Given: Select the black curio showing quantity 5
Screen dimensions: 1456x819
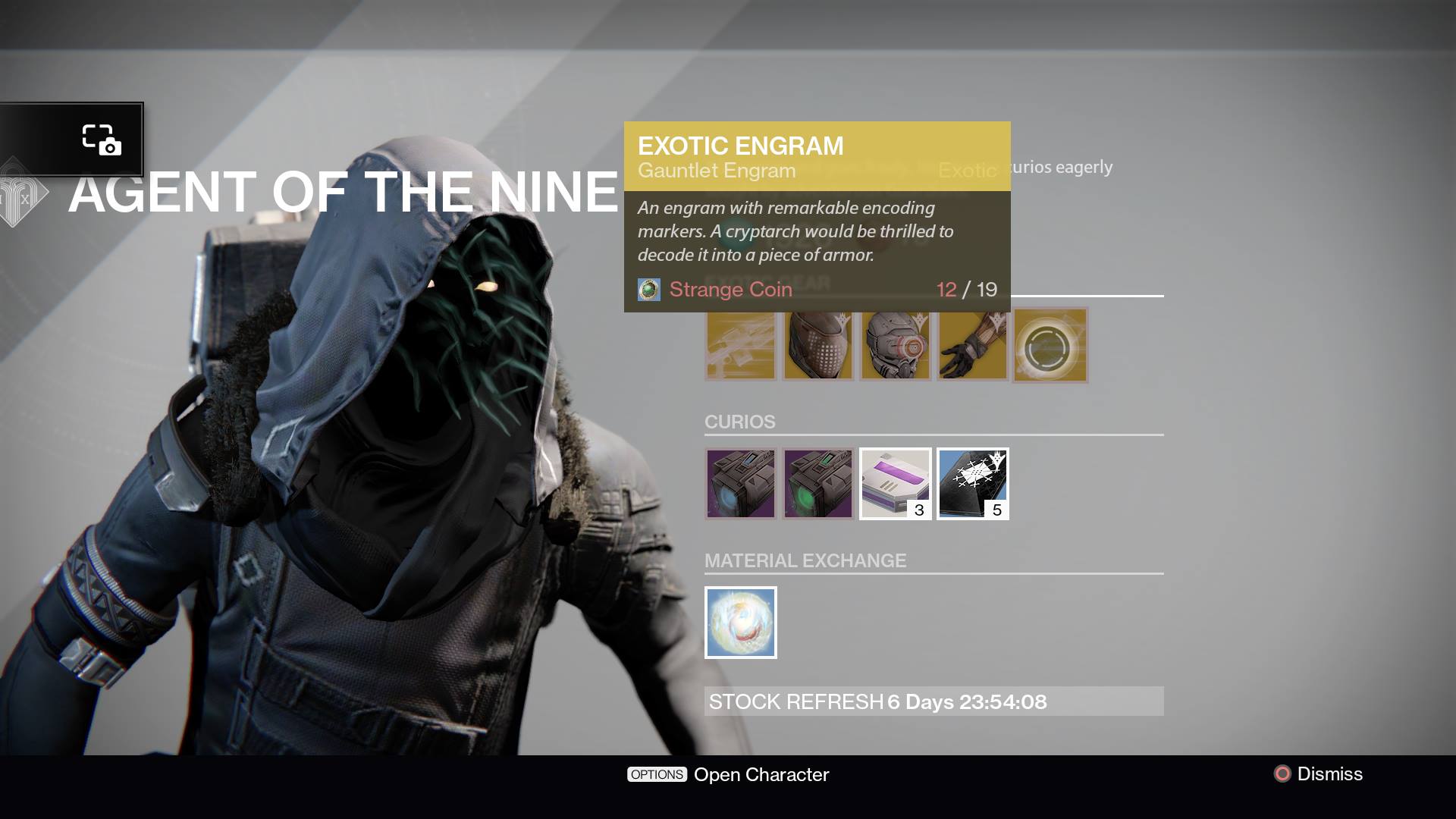Looking at the screenshot, I should pos(973,484).
